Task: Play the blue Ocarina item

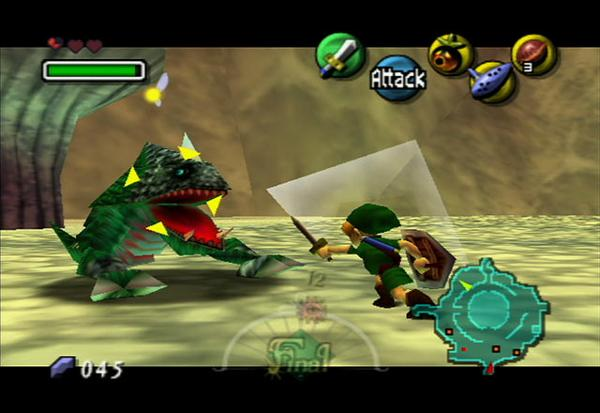Action: 492,80
